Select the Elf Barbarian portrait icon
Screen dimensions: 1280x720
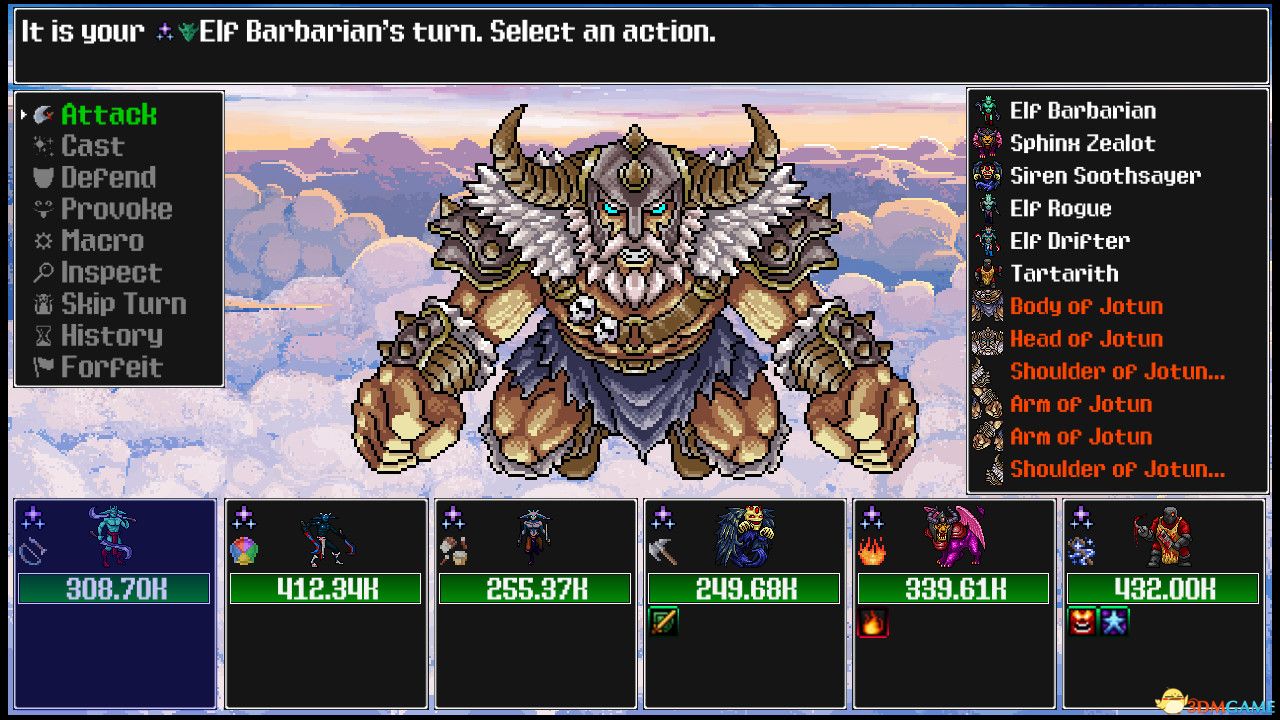click(988, 110)
